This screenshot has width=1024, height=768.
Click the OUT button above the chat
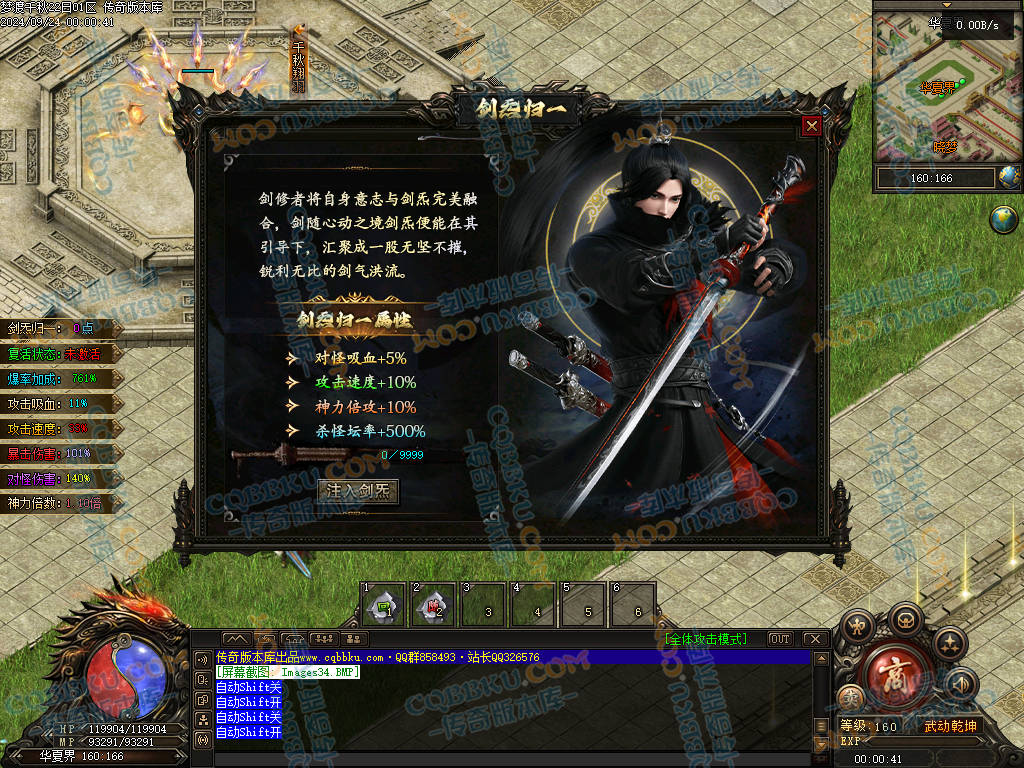point(780,639)
